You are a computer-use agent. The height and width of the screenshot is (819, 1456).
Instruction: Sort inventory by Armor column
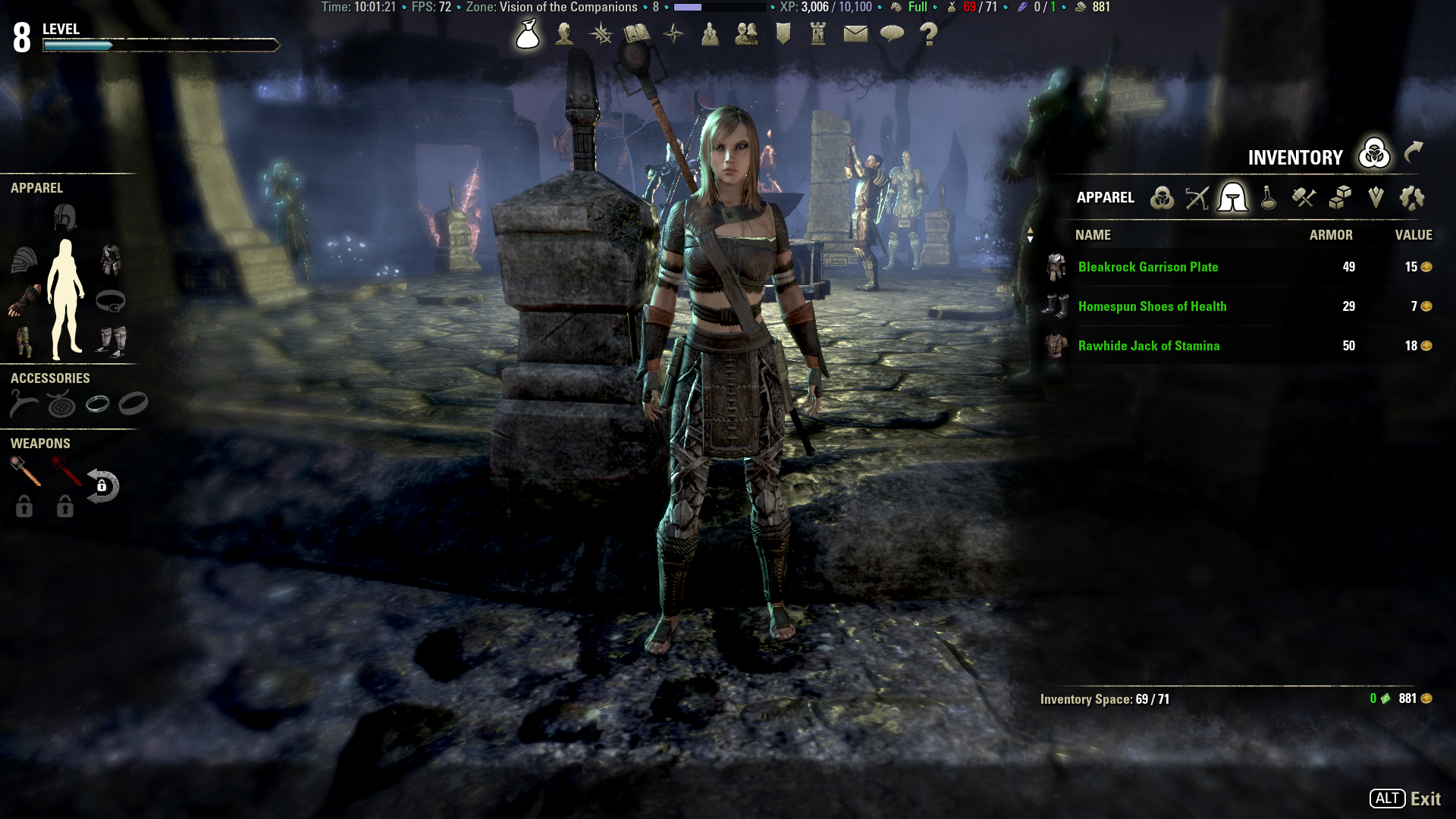pyautogui.click(x=1330, y=235)
